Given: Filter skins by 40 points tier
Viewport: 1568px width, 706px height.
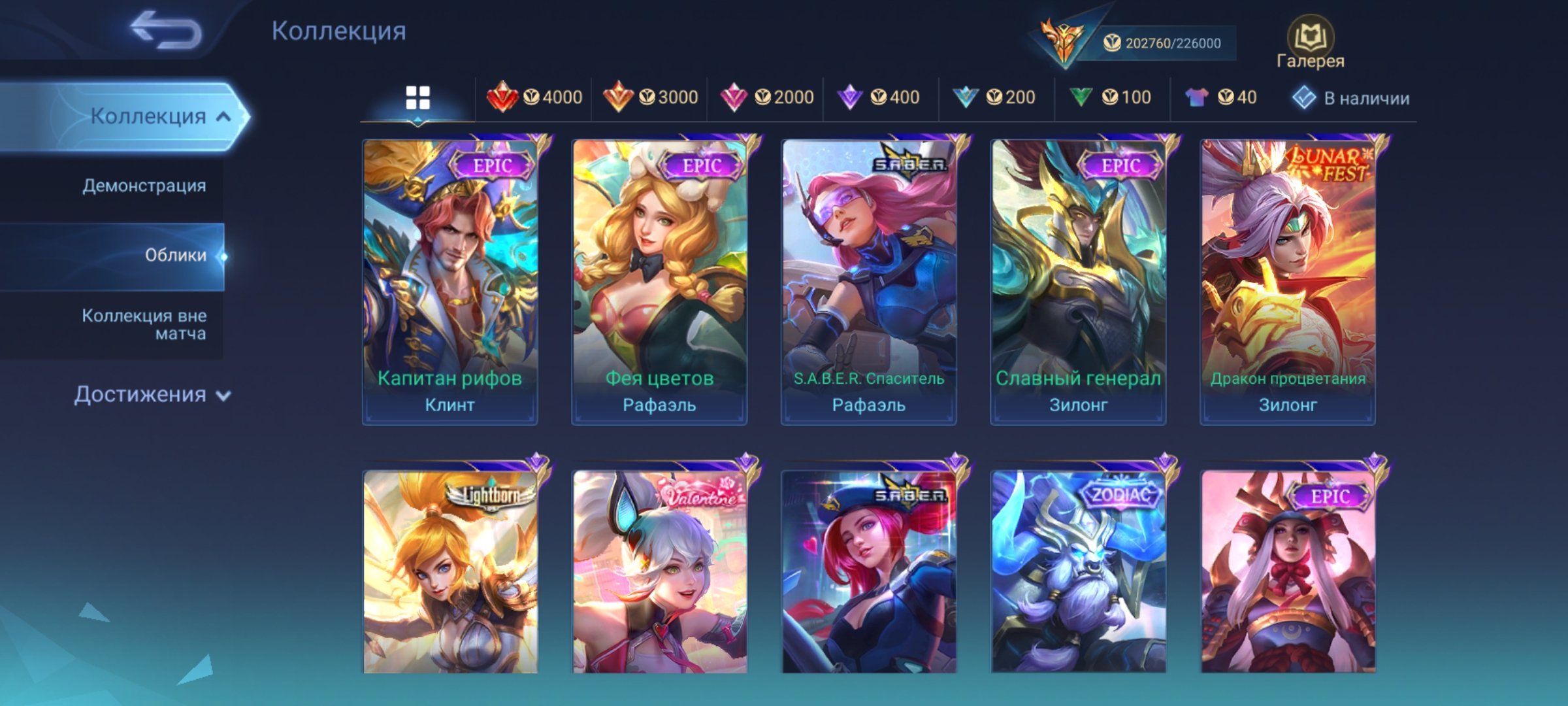Looking at the screenshot, I should [x=1221, y=97].
